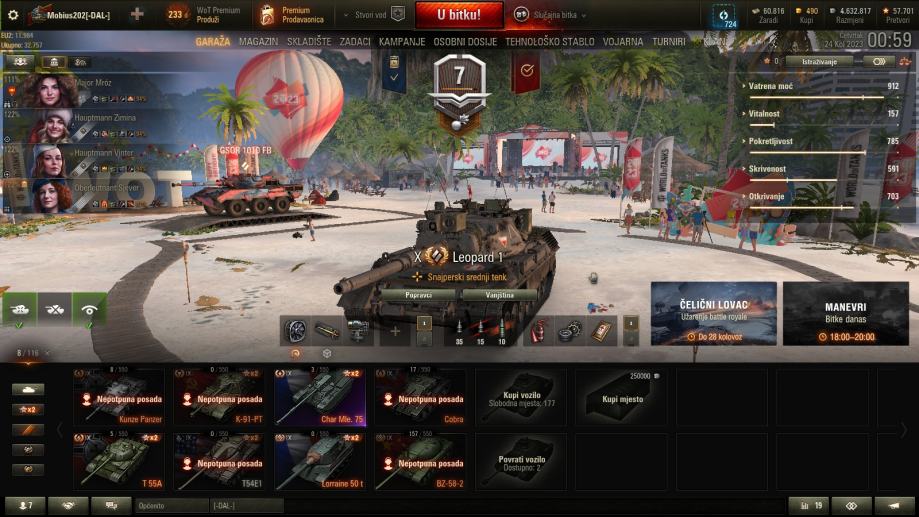919x517 pixels.
Task: Open the KAMPANJE tab
Action: click(402, 42)
